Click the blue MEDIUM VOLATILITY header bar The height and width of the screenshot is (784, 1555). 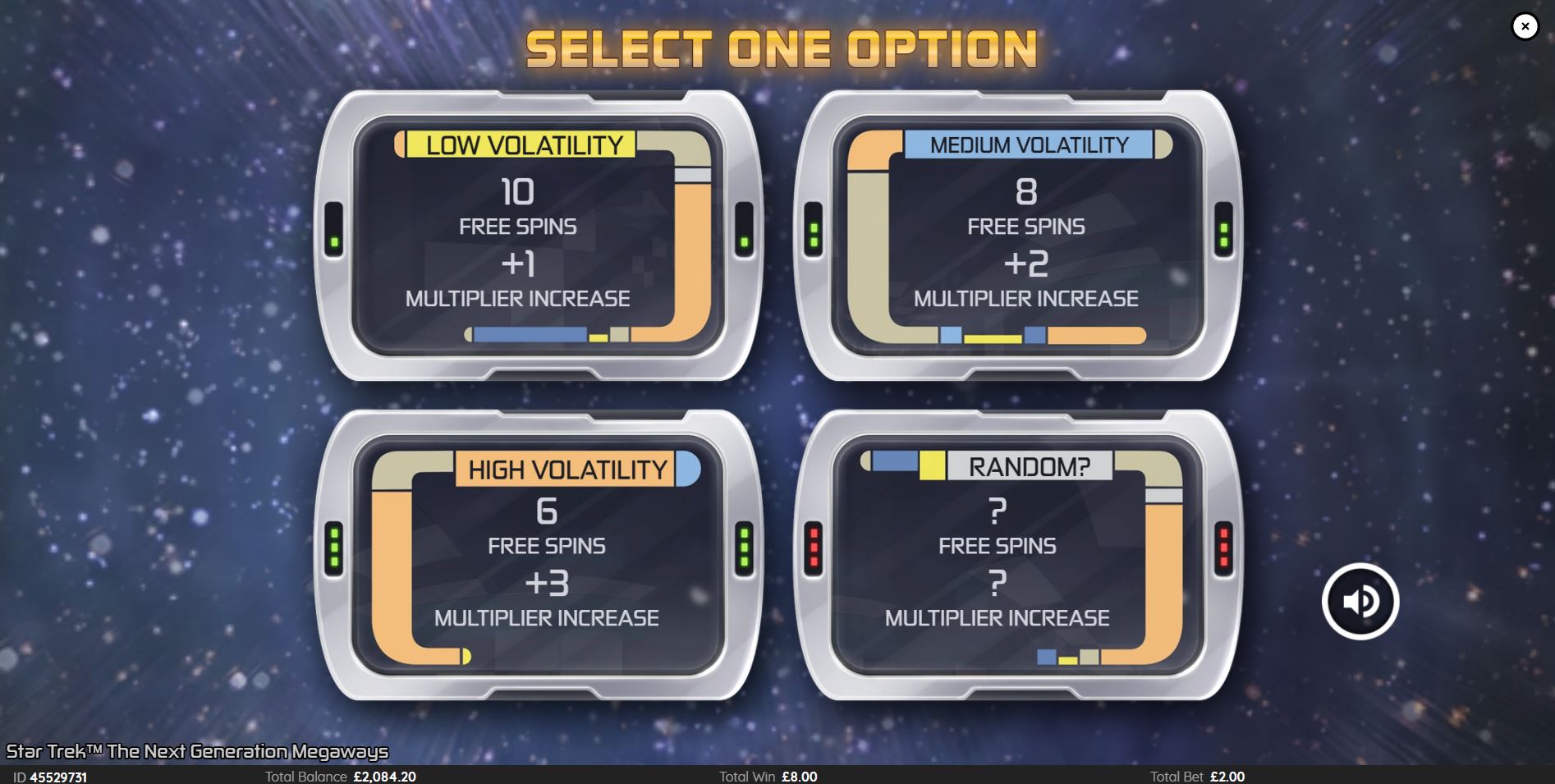tap(1027, 146)
